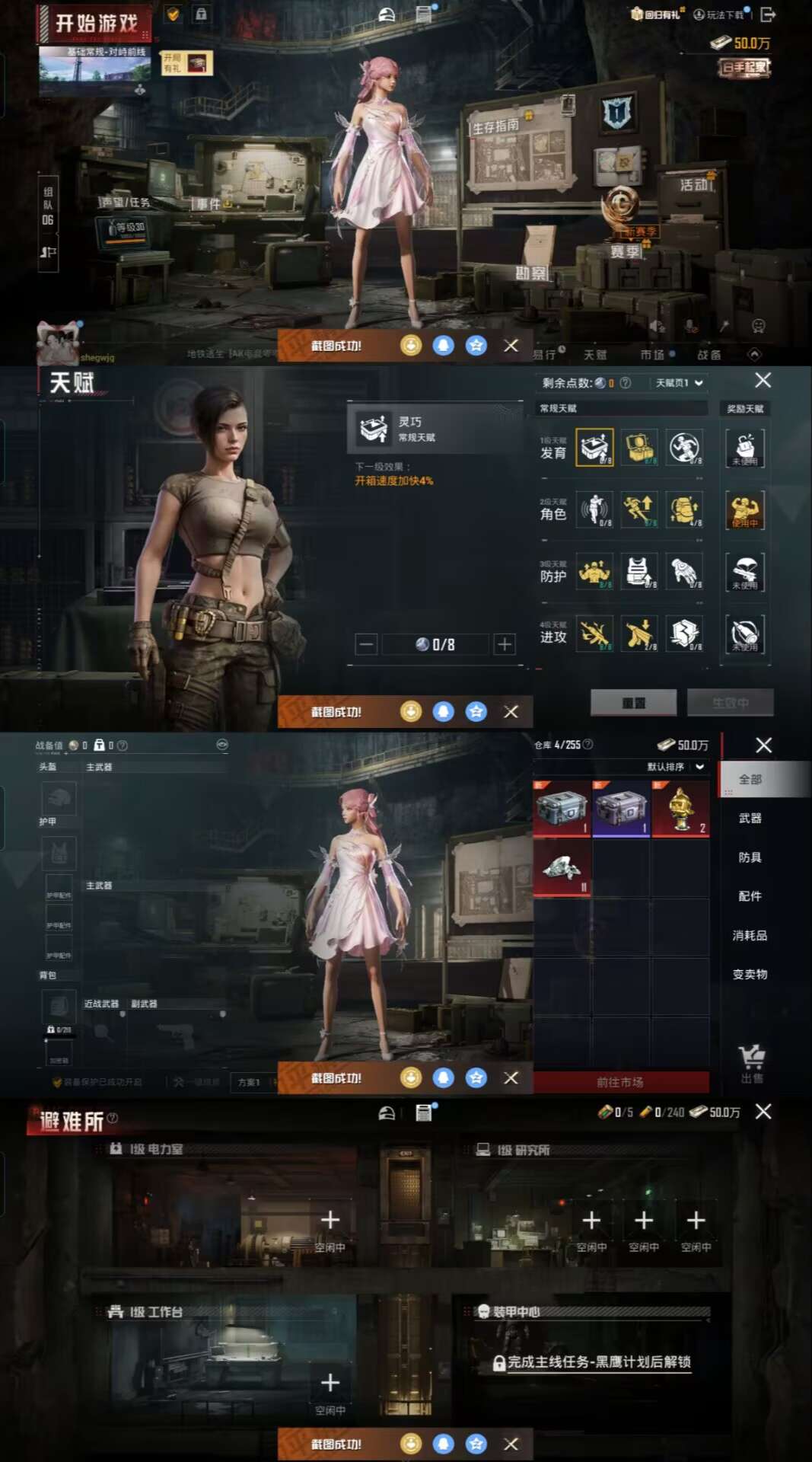812x1462 pixels.
Task: Switch to the 武器 weapons category
Action: tap(750, 818)
